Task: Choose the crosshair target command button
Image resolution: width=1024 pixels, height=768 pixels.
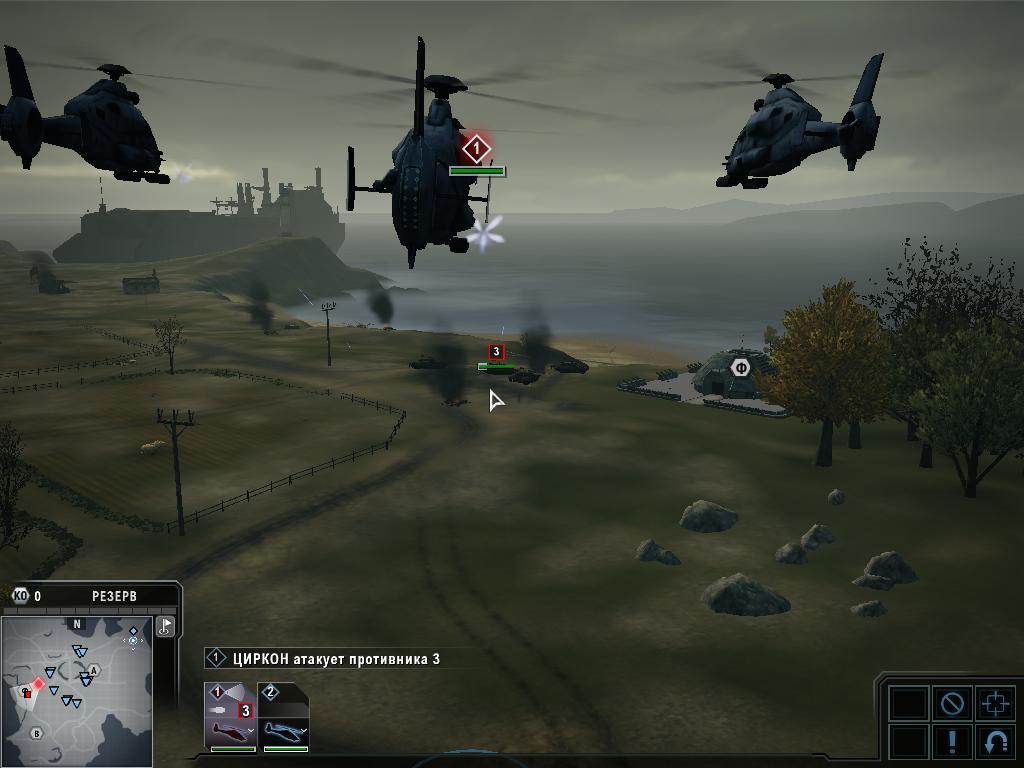Action: click(995, 703)
